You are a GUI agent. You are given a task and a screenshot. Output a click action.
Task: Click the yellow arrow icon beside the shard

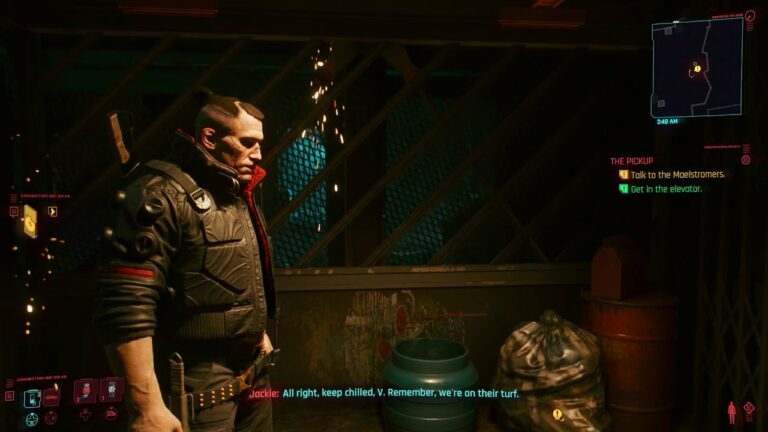tap(52, 211)
